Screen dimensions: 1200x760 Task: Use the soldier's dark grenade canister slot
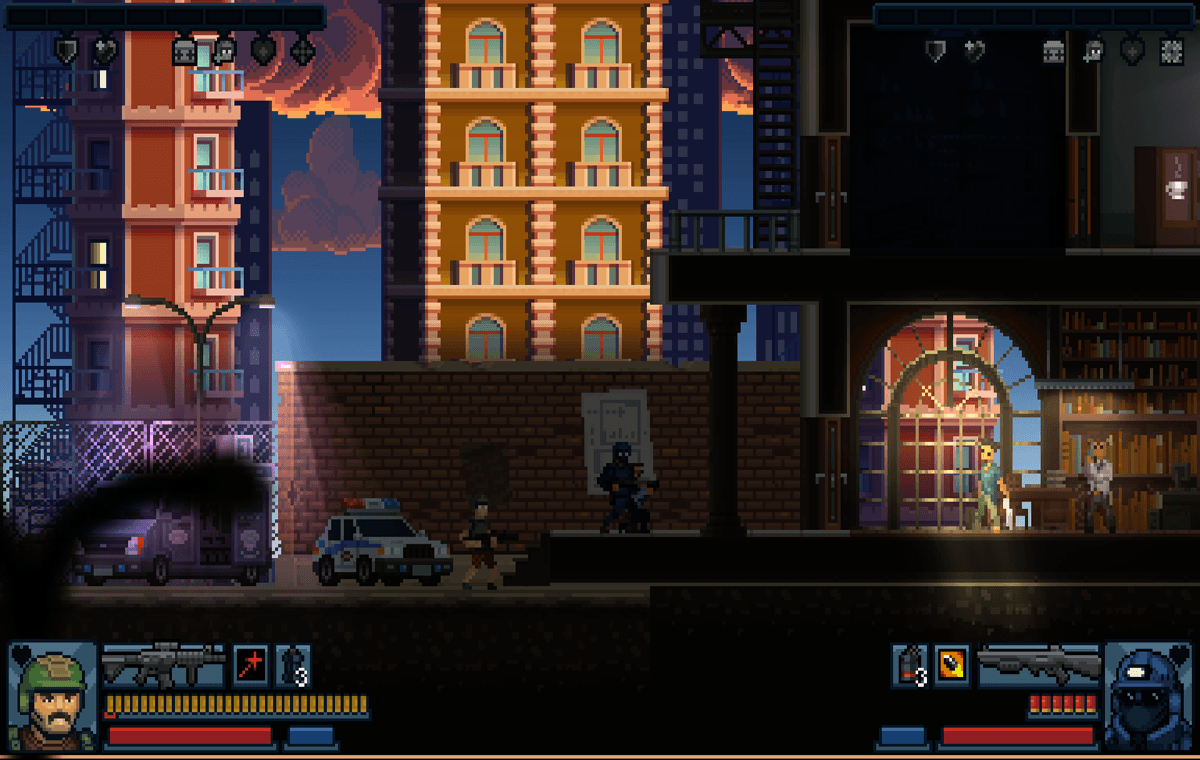pyautogui.click(x=292, y=665)
